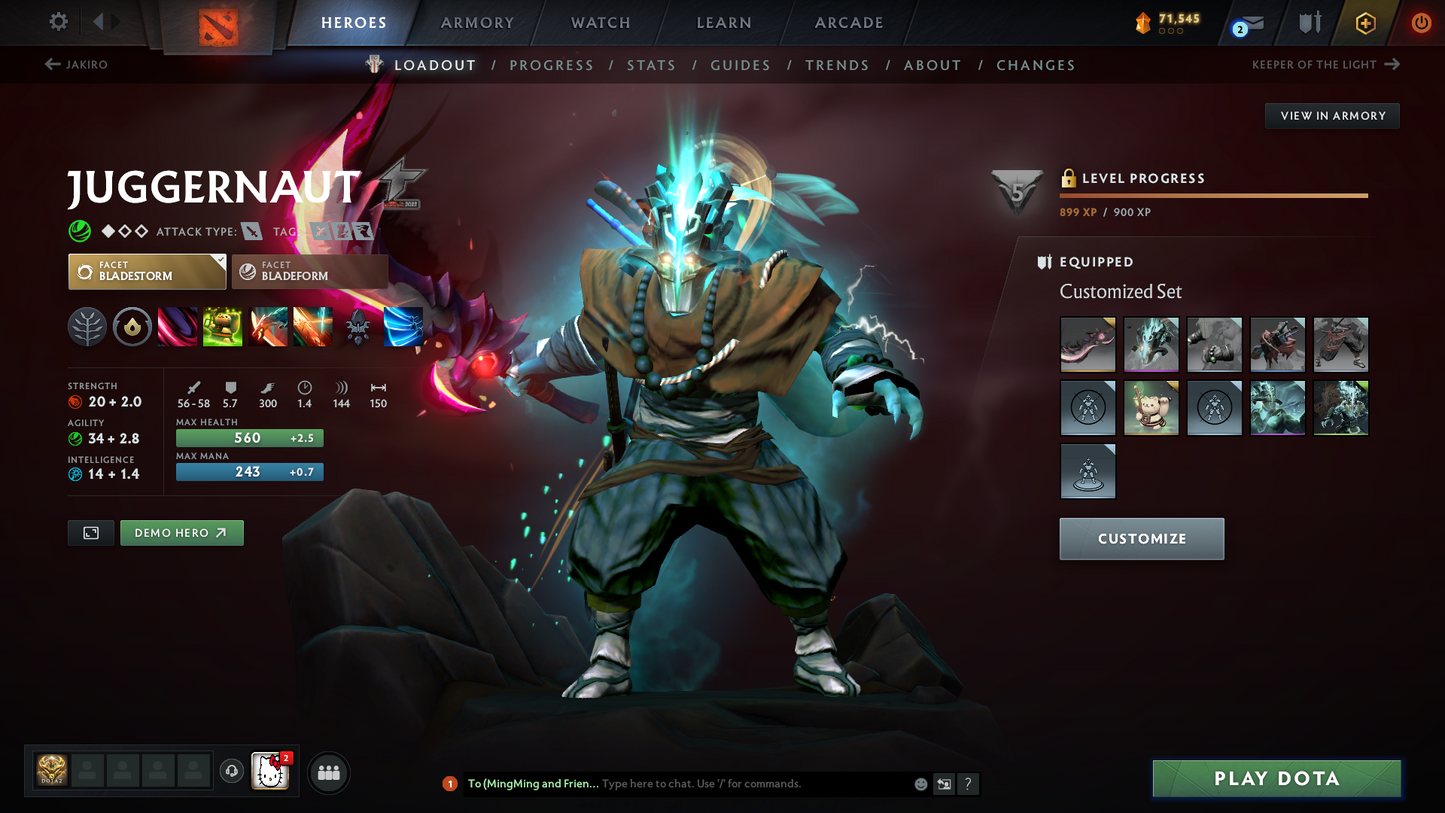
Task: Open the MingMing and Friends chat channel selector
Action: 533,784
